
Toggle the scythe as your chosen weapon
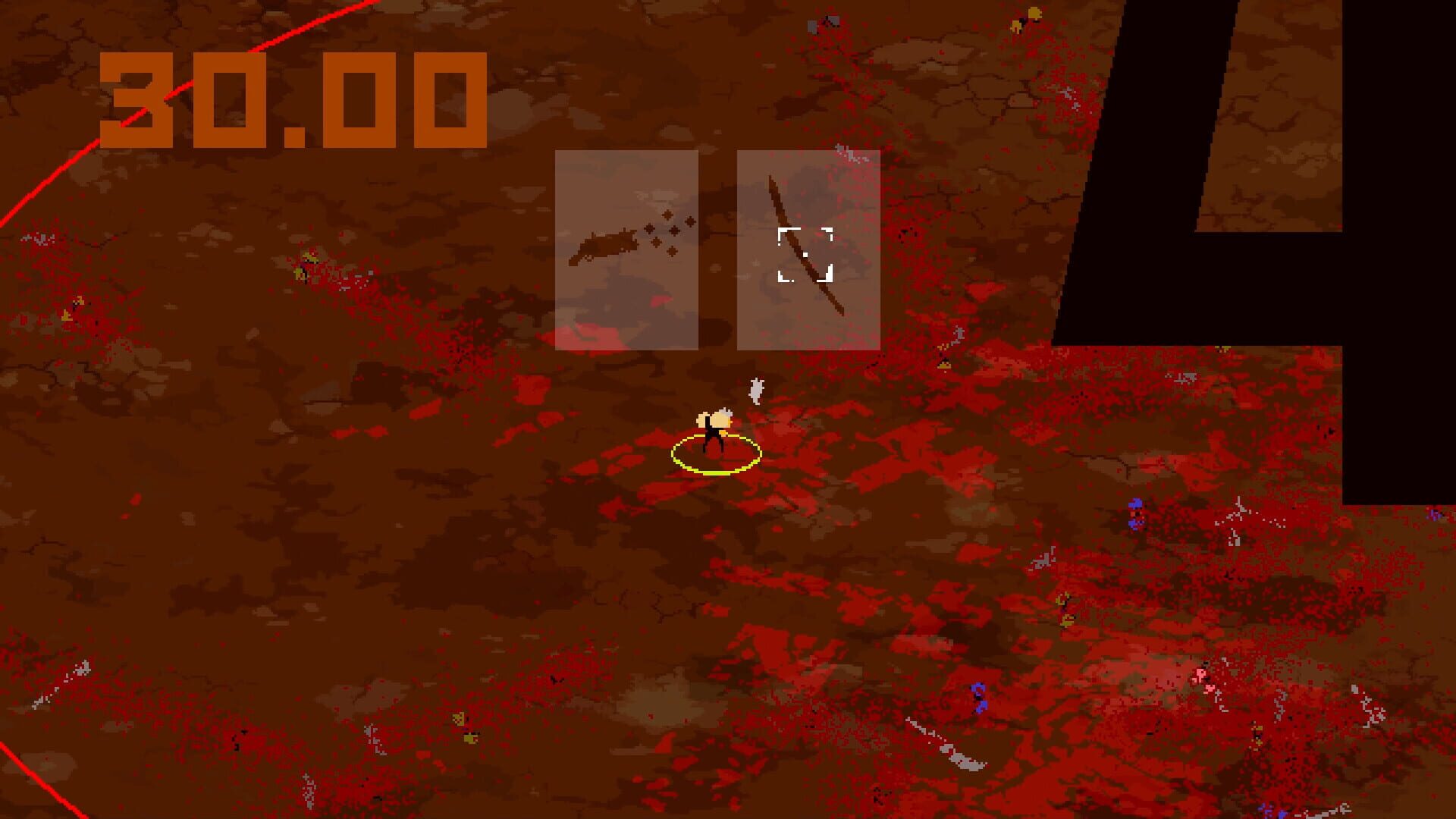pyautogui.click(x=808, y=250)
